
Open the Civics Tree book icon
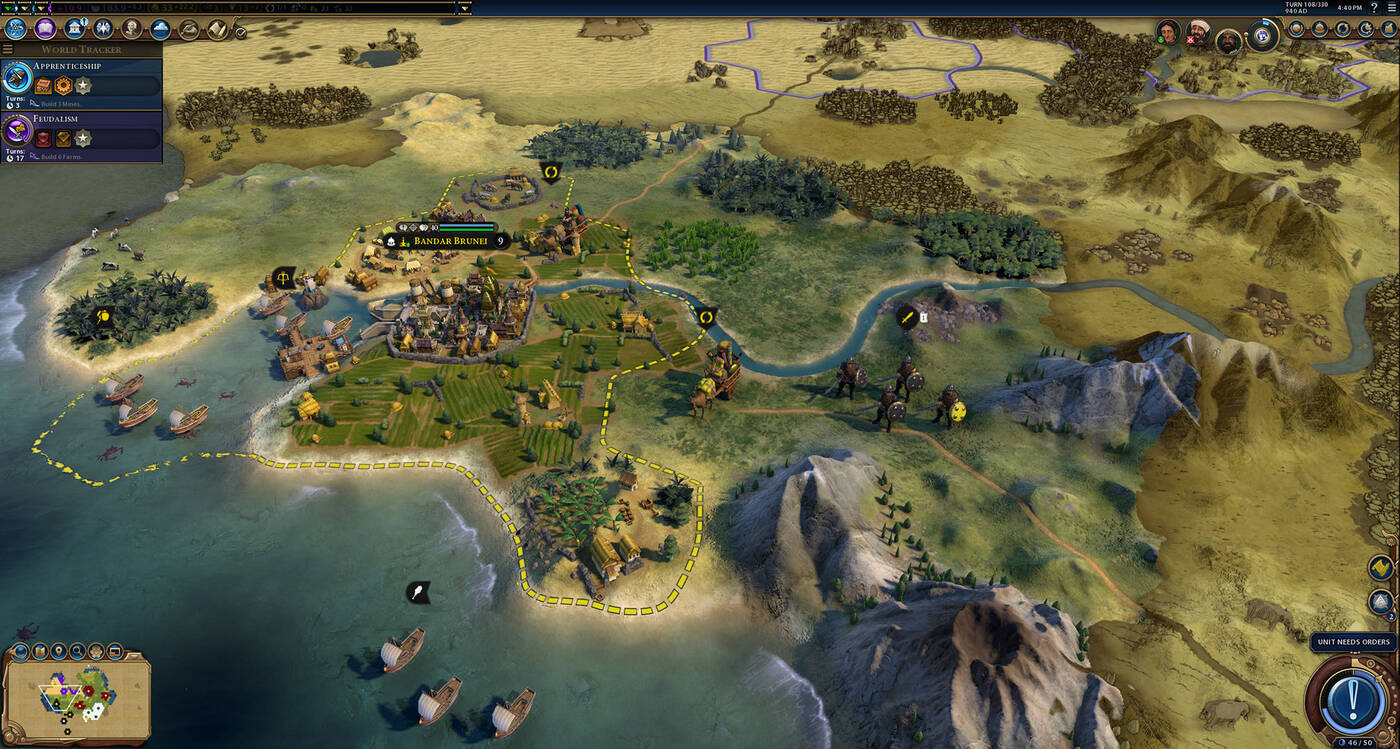pos(45,29)
